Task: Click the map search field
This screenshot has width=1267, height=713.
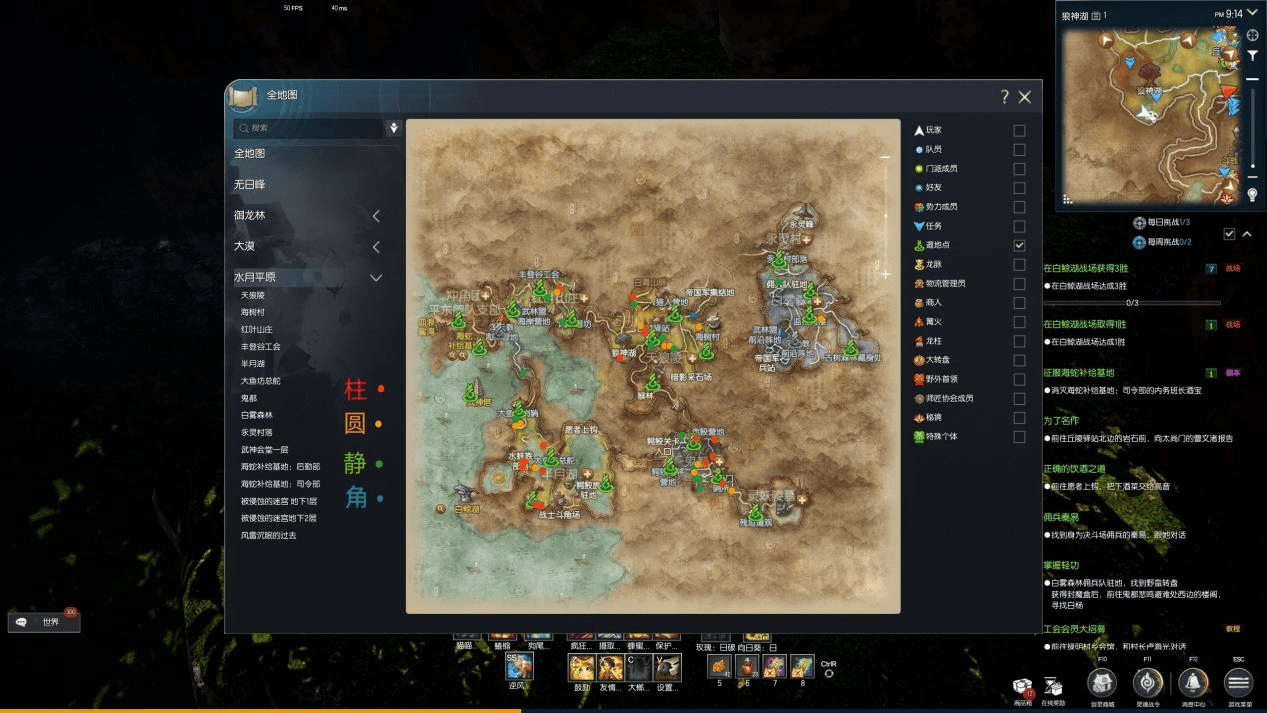Action: pos(308,128)
